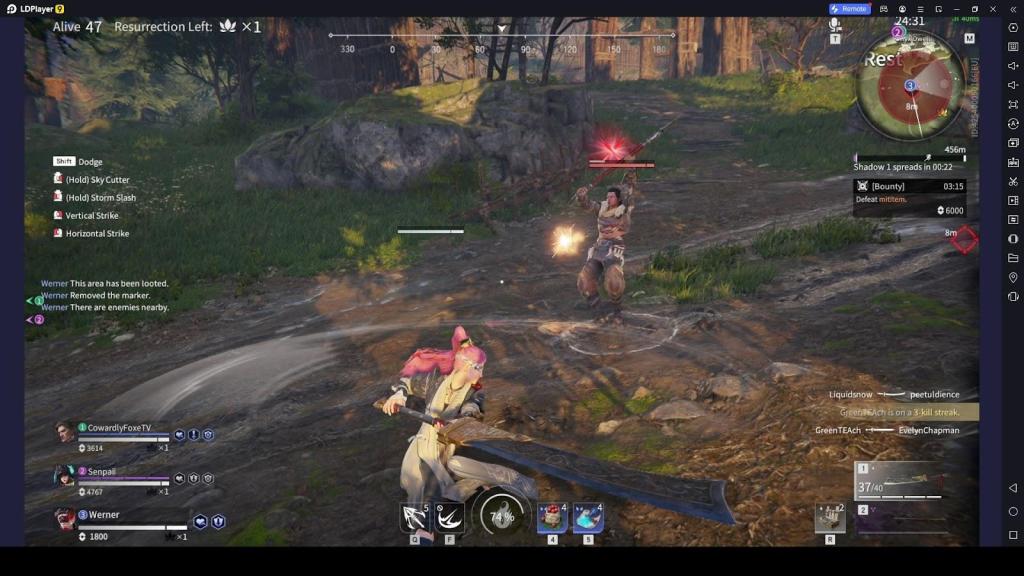Toggle the voice chat microphone icon
Screen dimensions: 1024x576
(835, 25)
